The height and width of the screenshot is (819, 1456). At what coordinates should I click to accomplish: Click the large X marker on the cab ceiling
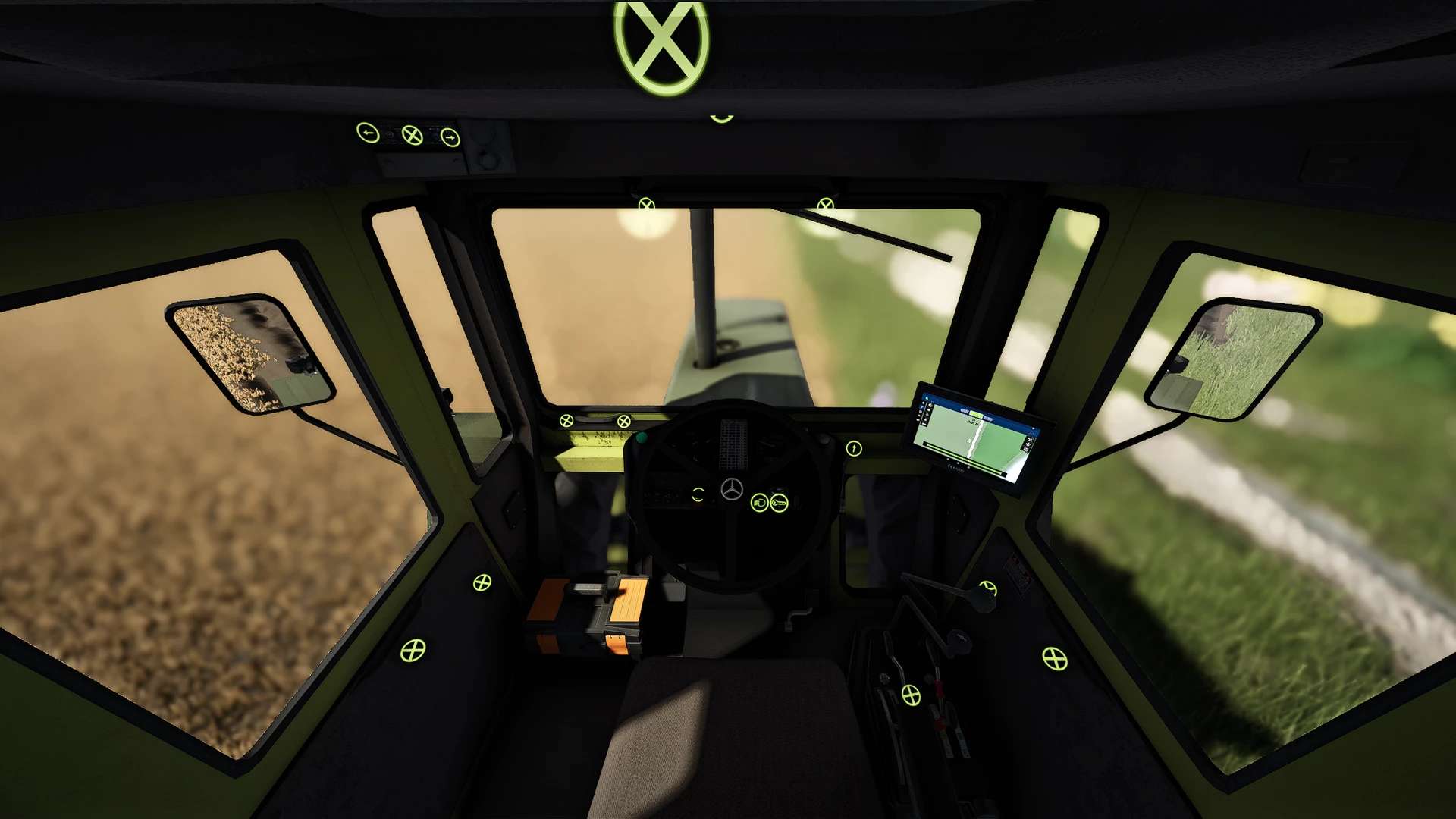point(661,45)
